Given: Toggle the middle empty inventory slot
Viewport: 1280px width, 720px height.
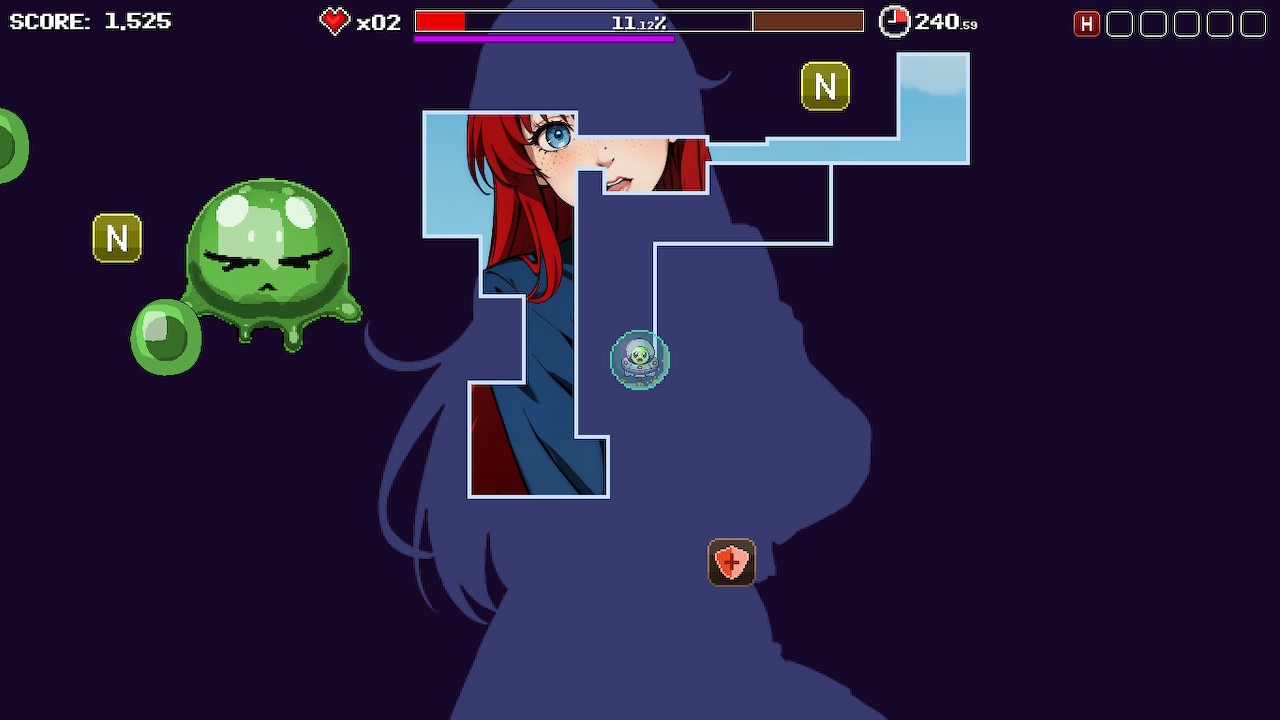Looking at the screenshot, I should point(1186,23).
